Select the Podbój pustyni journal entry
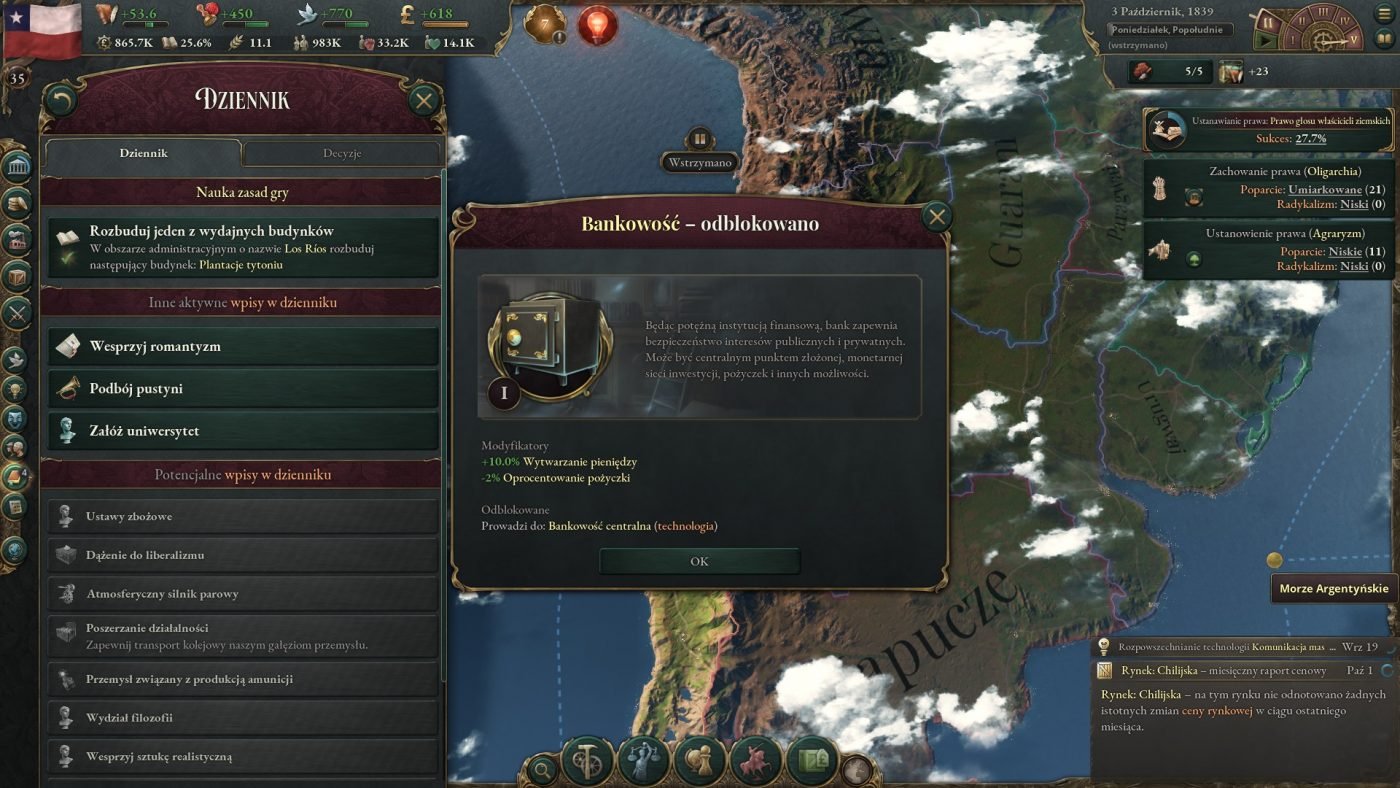This screenshot has width=1400, height=788. [x=243, y=388]
